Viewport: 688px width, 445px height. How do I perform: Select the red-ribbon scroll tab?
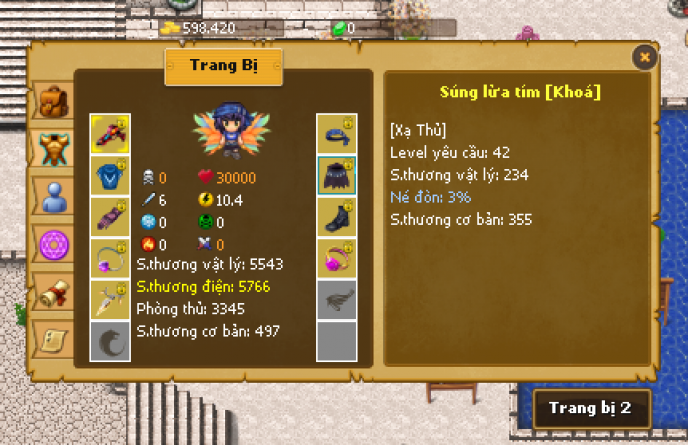click(x=50, y=290)
